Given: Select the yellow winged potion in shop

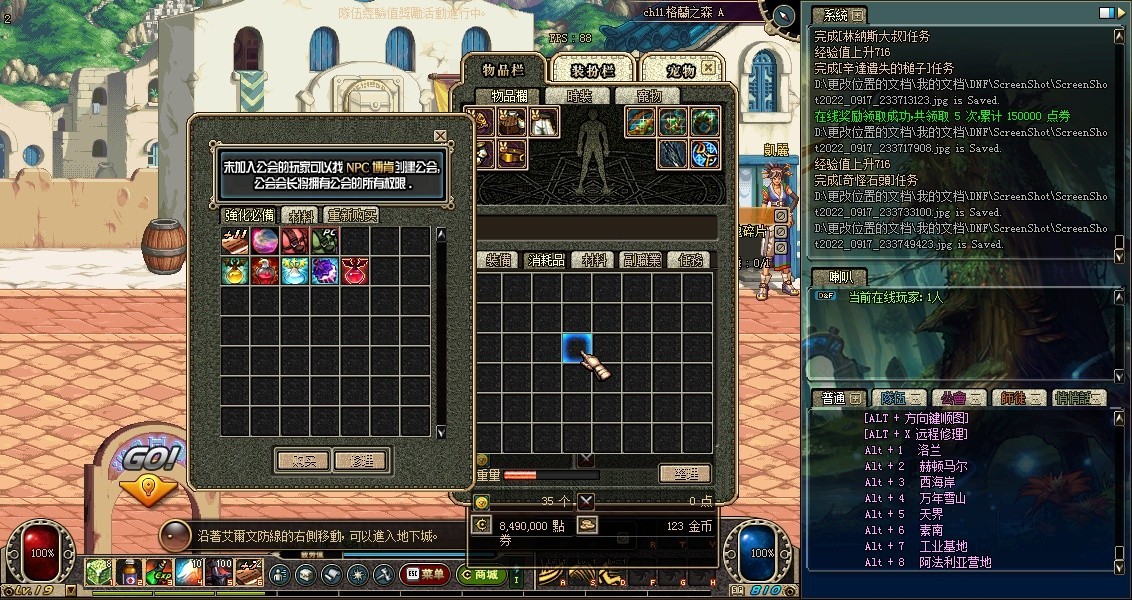Looking at the screenshot, I should point(236,271).
